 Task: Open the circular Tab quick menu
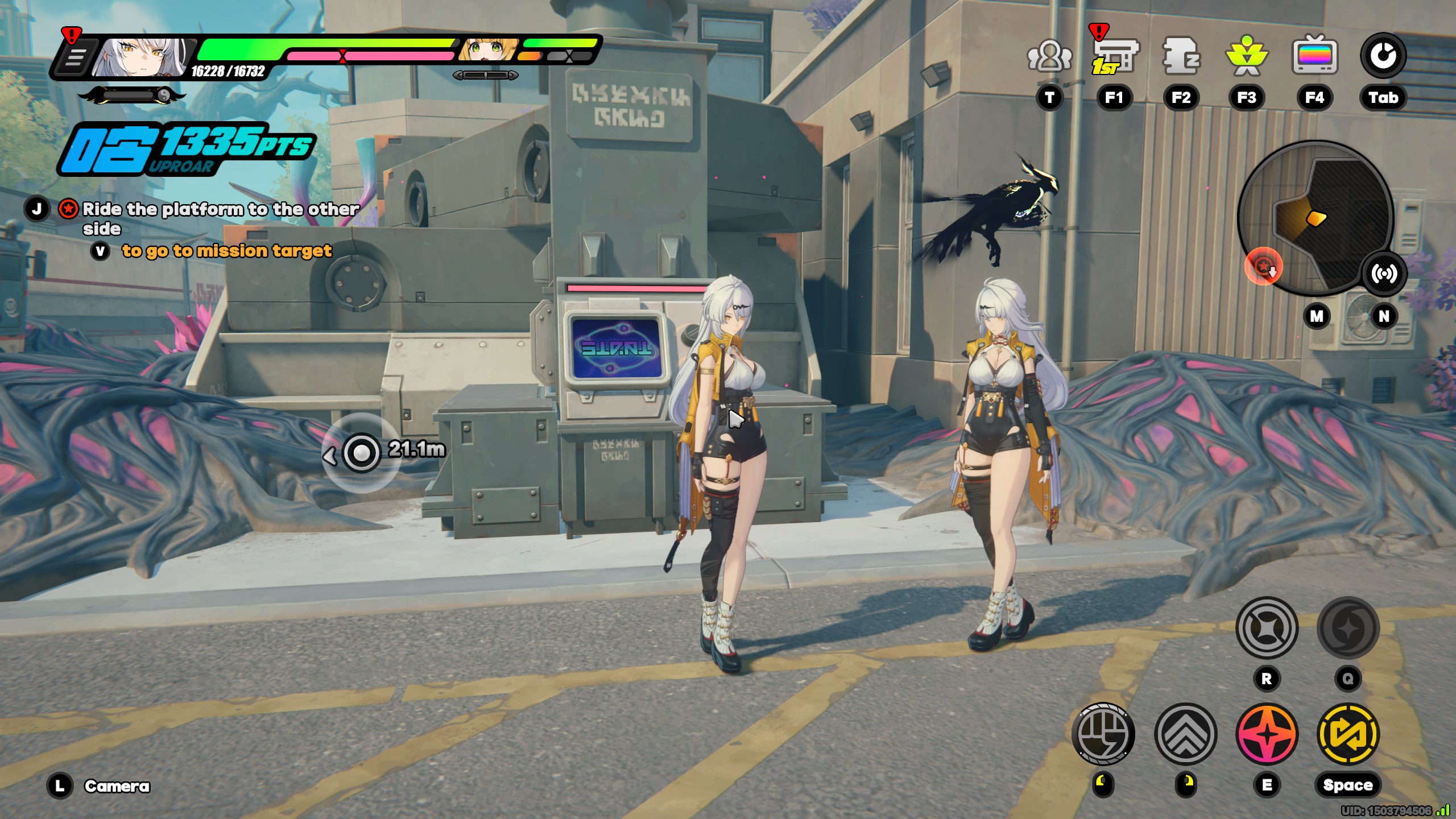point(1383,57)
